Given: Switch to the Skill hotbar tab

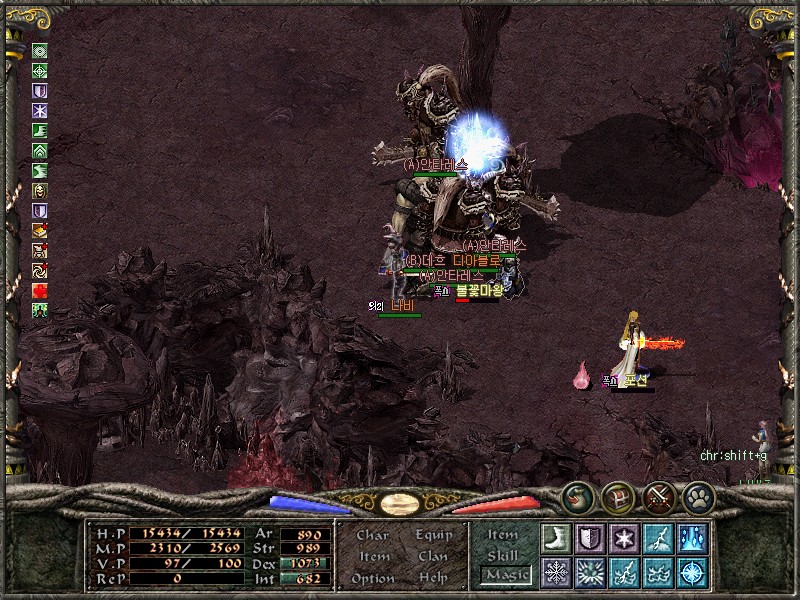Looking at the screenshot, I should (503, 555).
